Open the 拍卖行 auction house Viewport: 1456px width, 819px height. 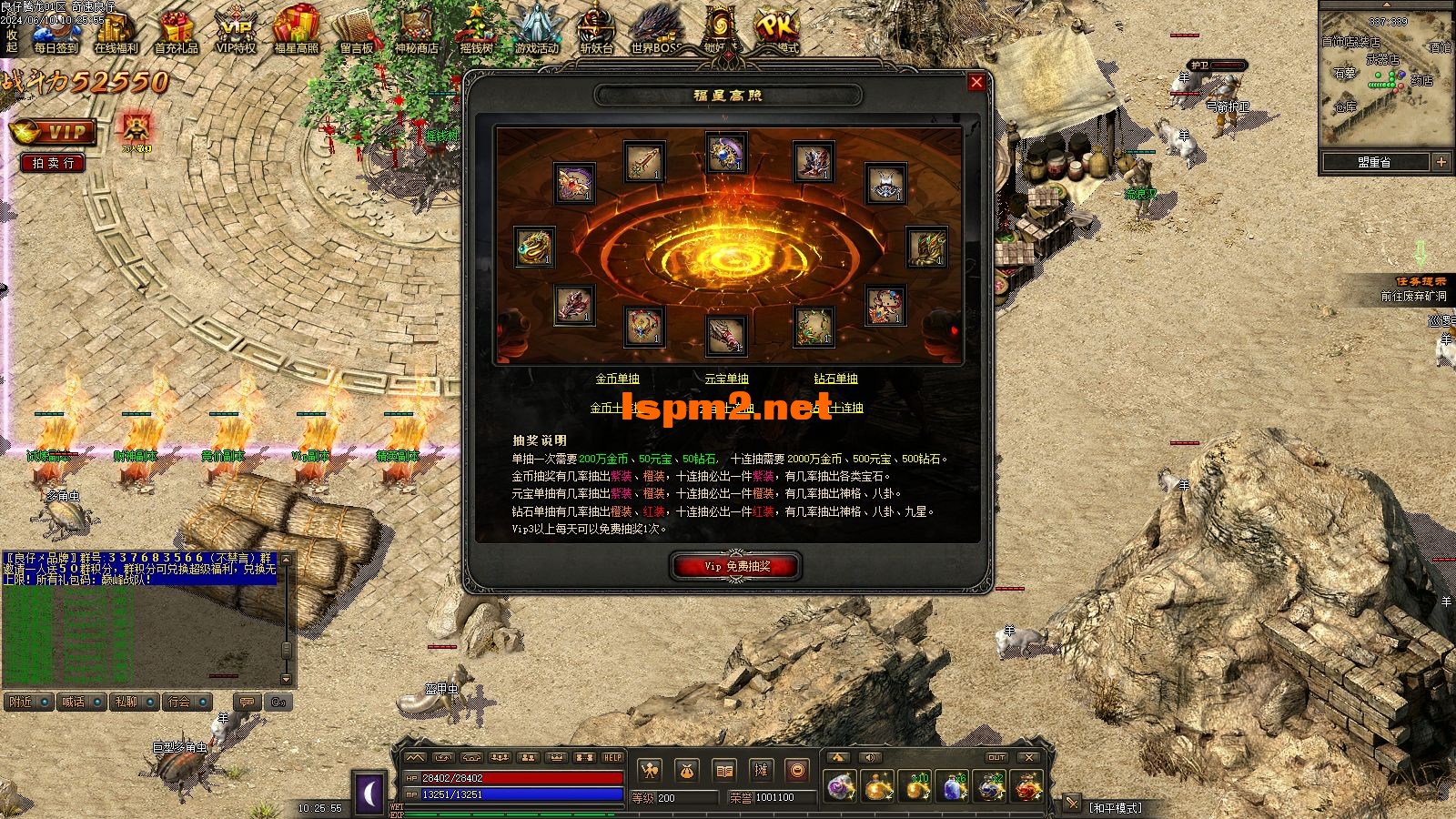[x=53, y=163]
